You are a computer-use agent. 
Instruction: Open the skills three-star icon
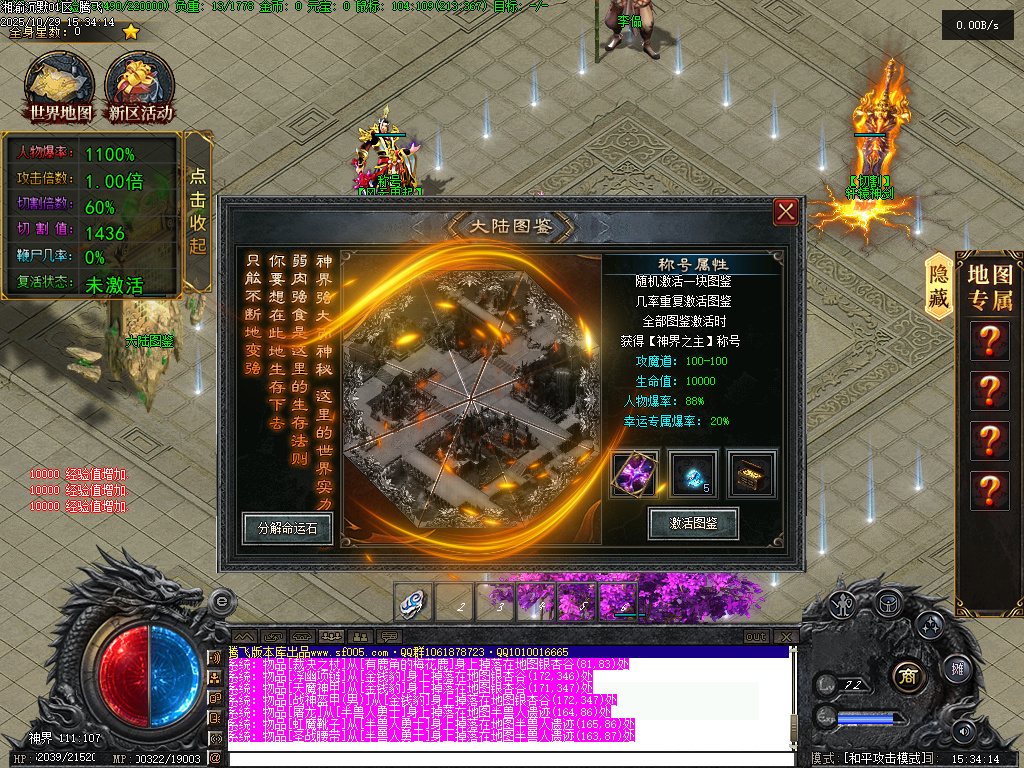929,625
